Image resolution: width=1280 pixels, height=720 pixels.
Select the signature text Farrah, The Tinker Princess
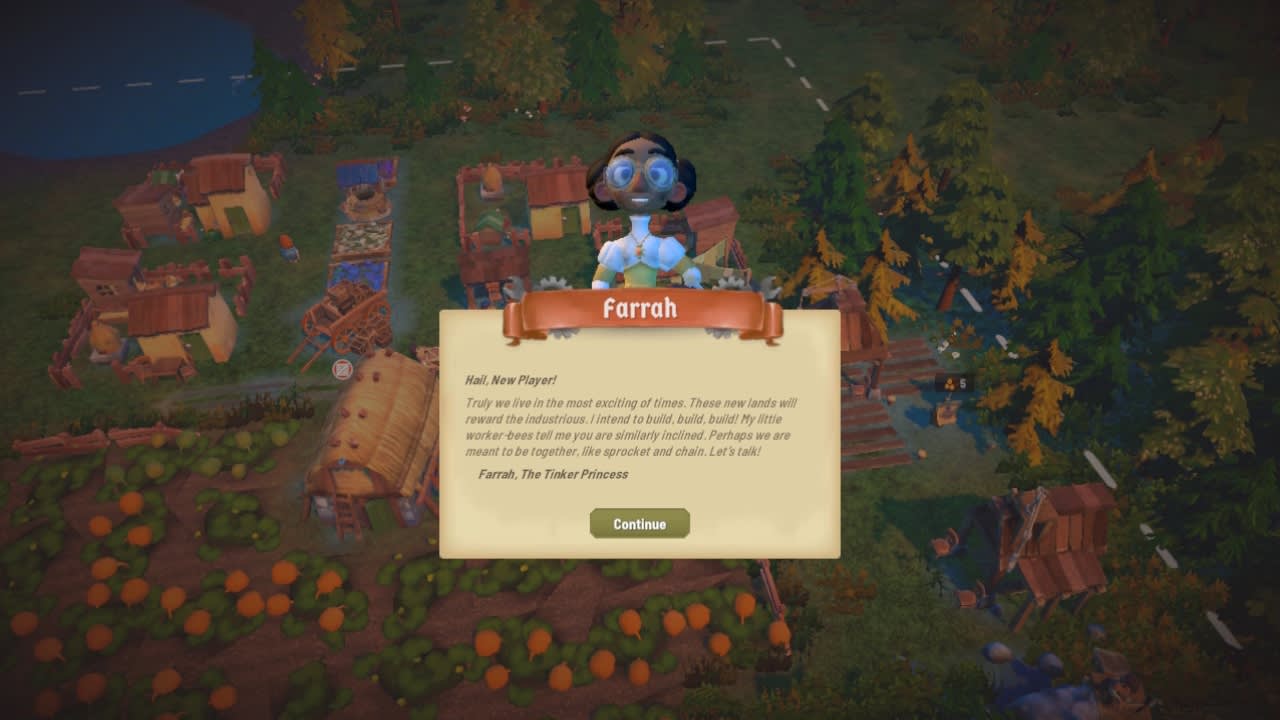[x=553, y=476]
